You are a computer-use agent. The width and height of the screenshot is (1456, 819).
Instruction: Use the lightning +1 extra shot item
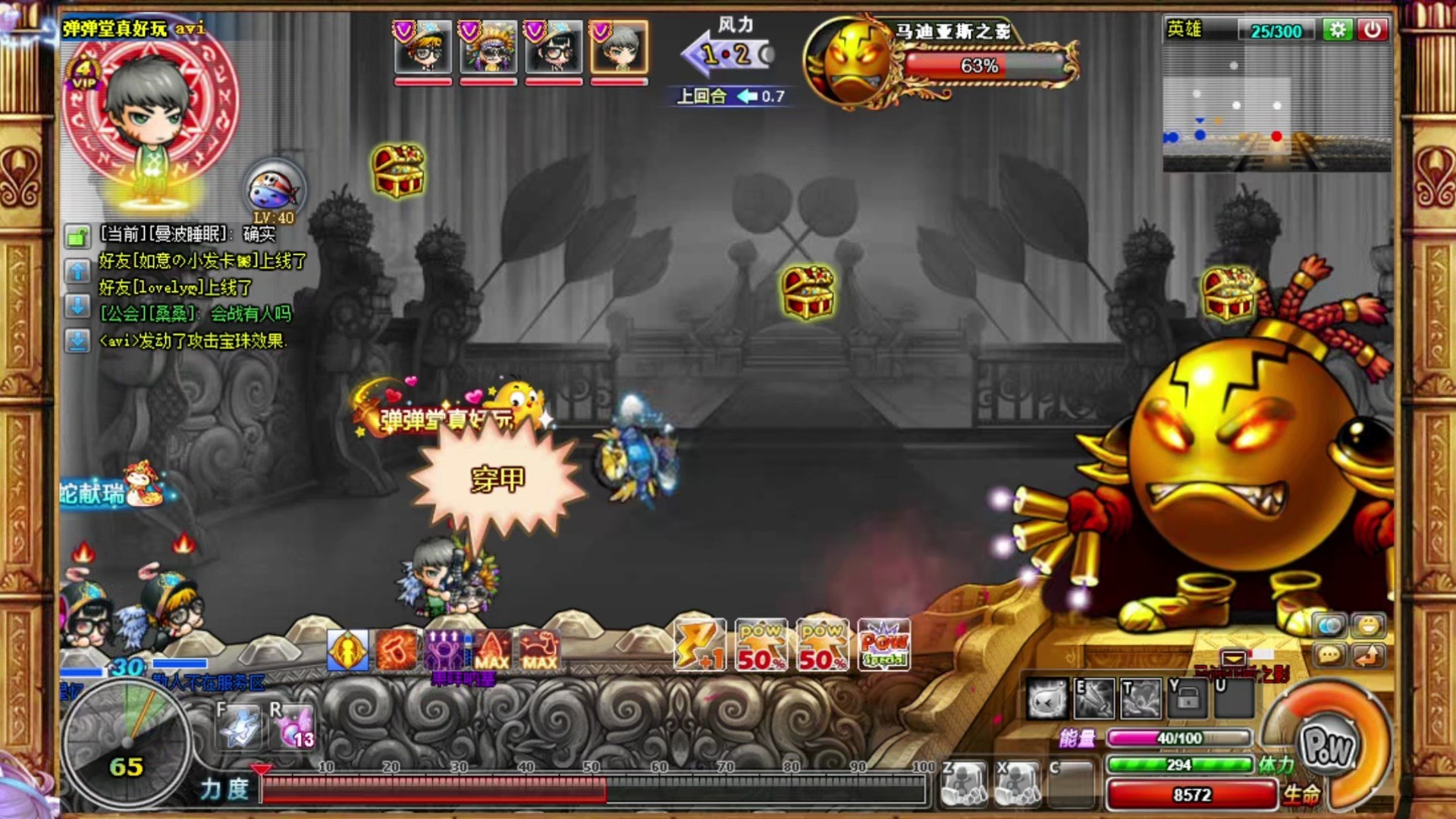click(x=699, y=646)
